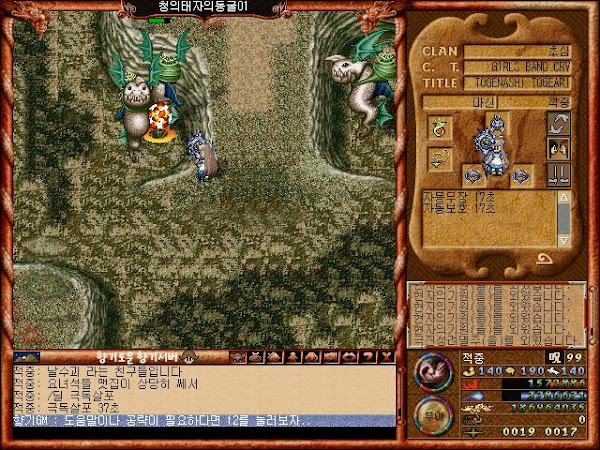
Task: Click the helmet equipment slot above the character
Action: (x=496, y=123)
